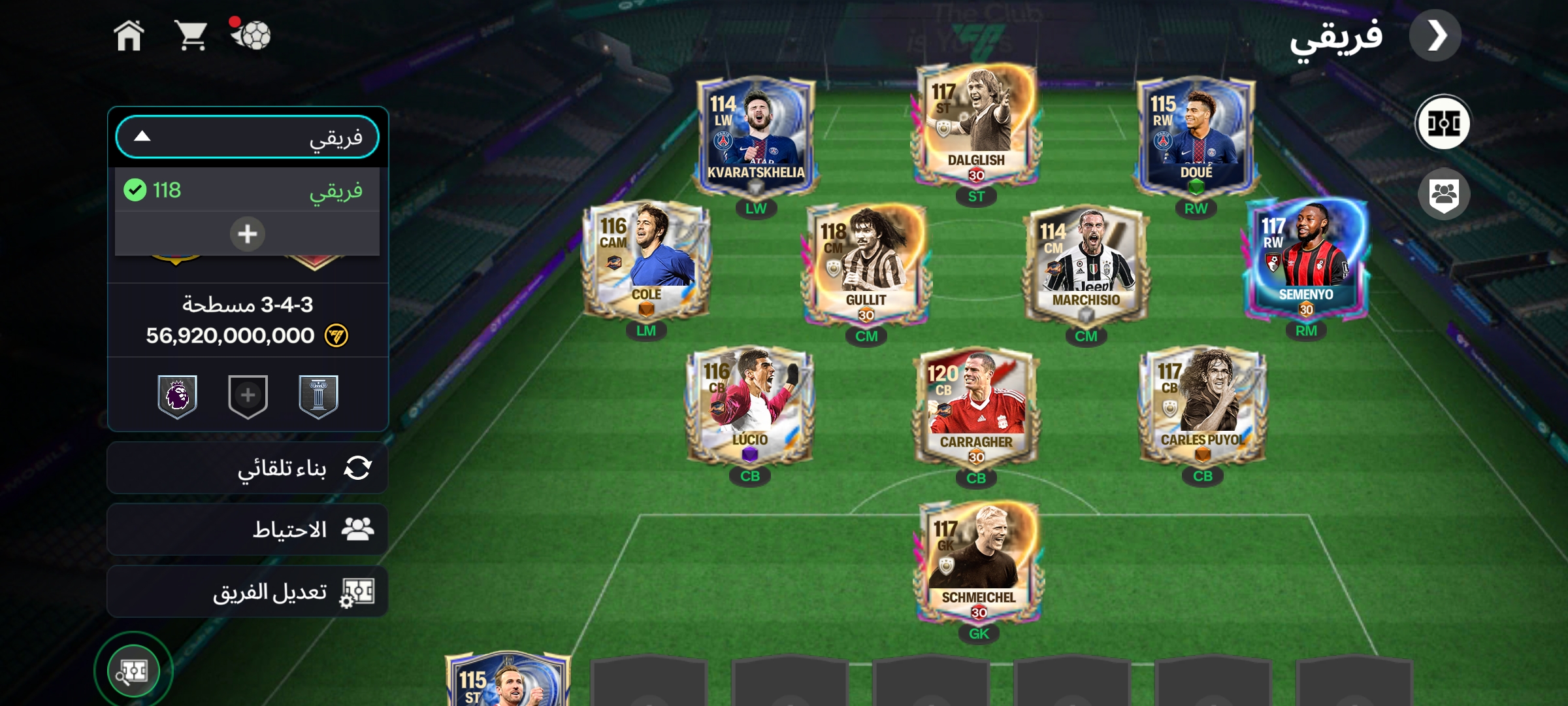
Task: Select the Premier League badge slot
Action: click(x=177, y=396)
